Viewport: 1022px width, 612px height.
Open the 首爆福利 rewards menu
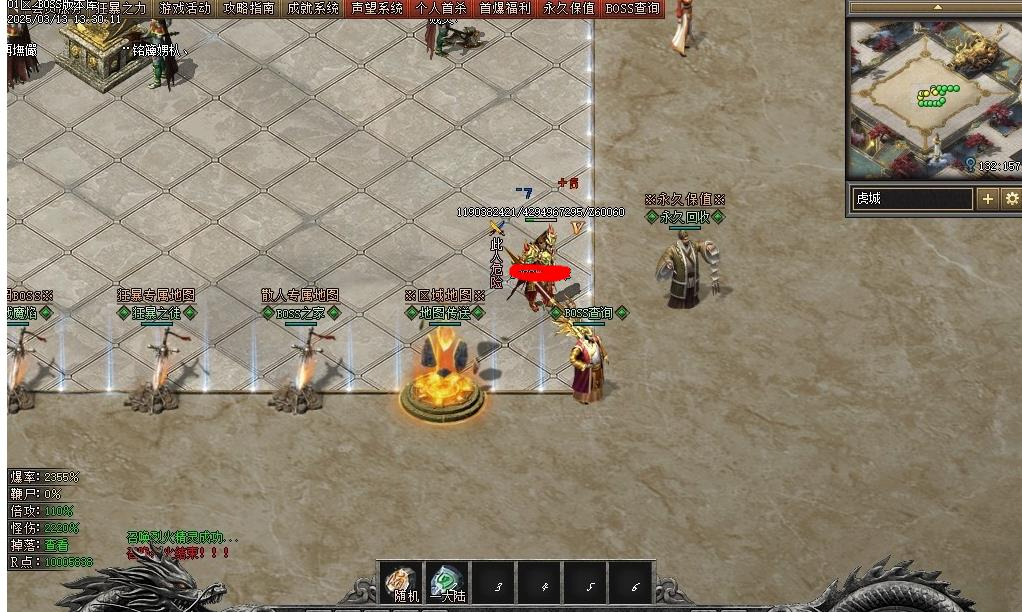[x=505, y=8]
